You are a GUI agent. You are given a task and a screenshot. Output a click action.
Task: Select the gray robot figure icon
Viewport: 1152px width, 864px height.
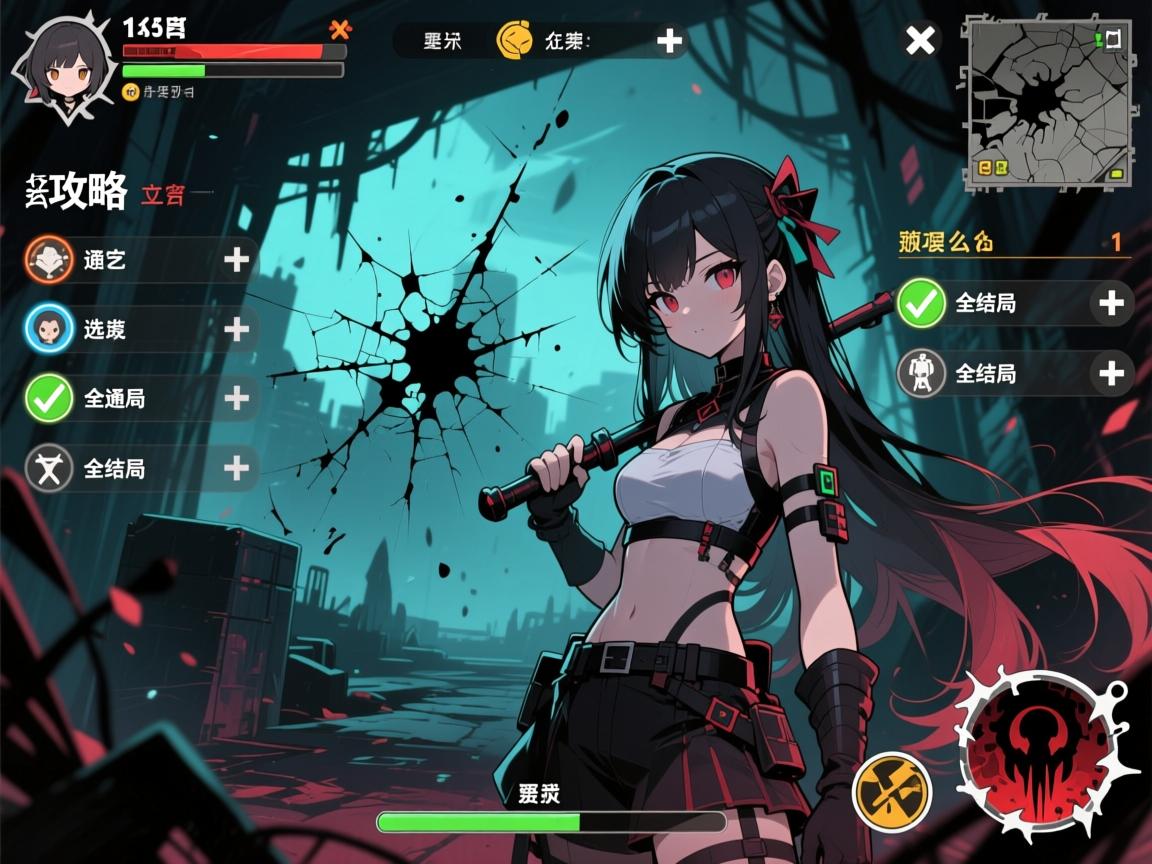click(x=922, y=374)
